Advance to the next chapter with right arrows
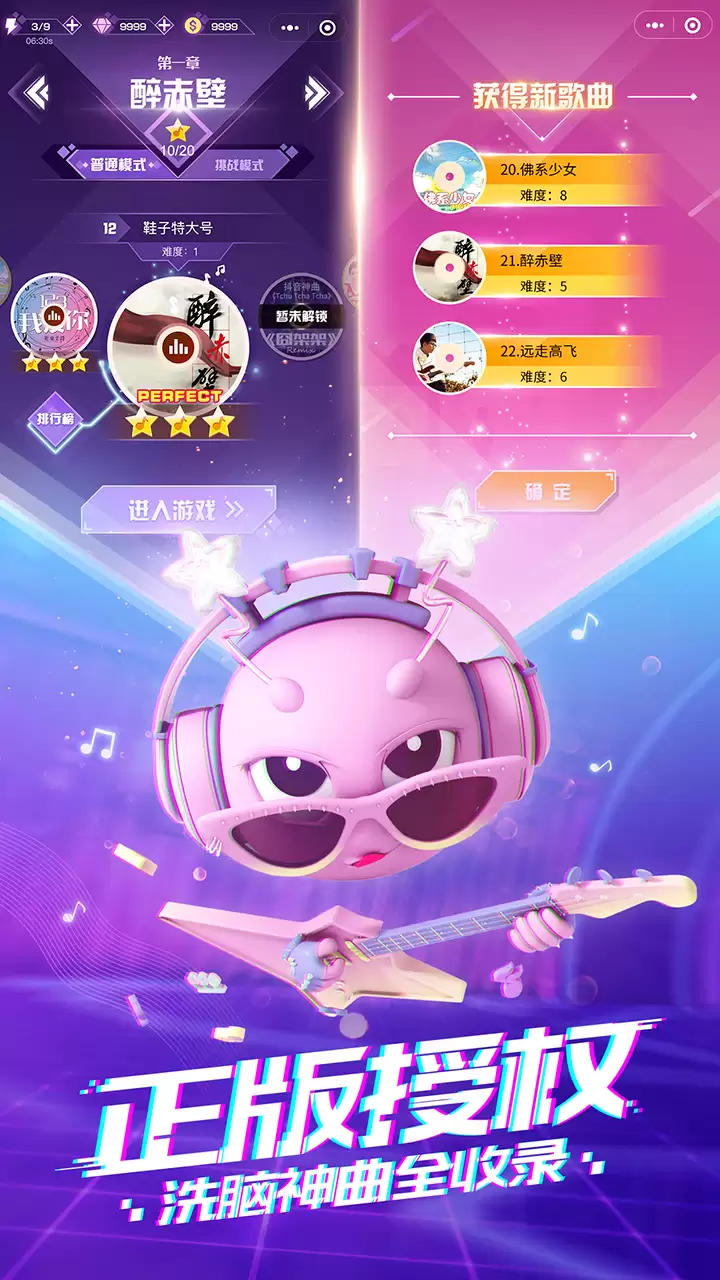 click(x=316, y=93)
